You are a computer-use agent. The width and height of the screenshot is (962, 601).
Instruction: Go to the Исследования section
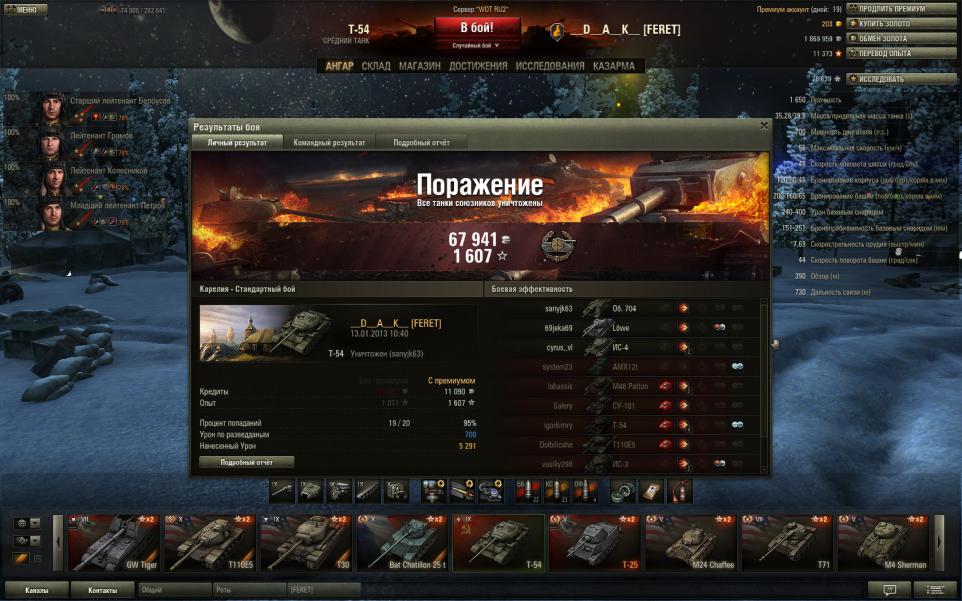(550, 66)
